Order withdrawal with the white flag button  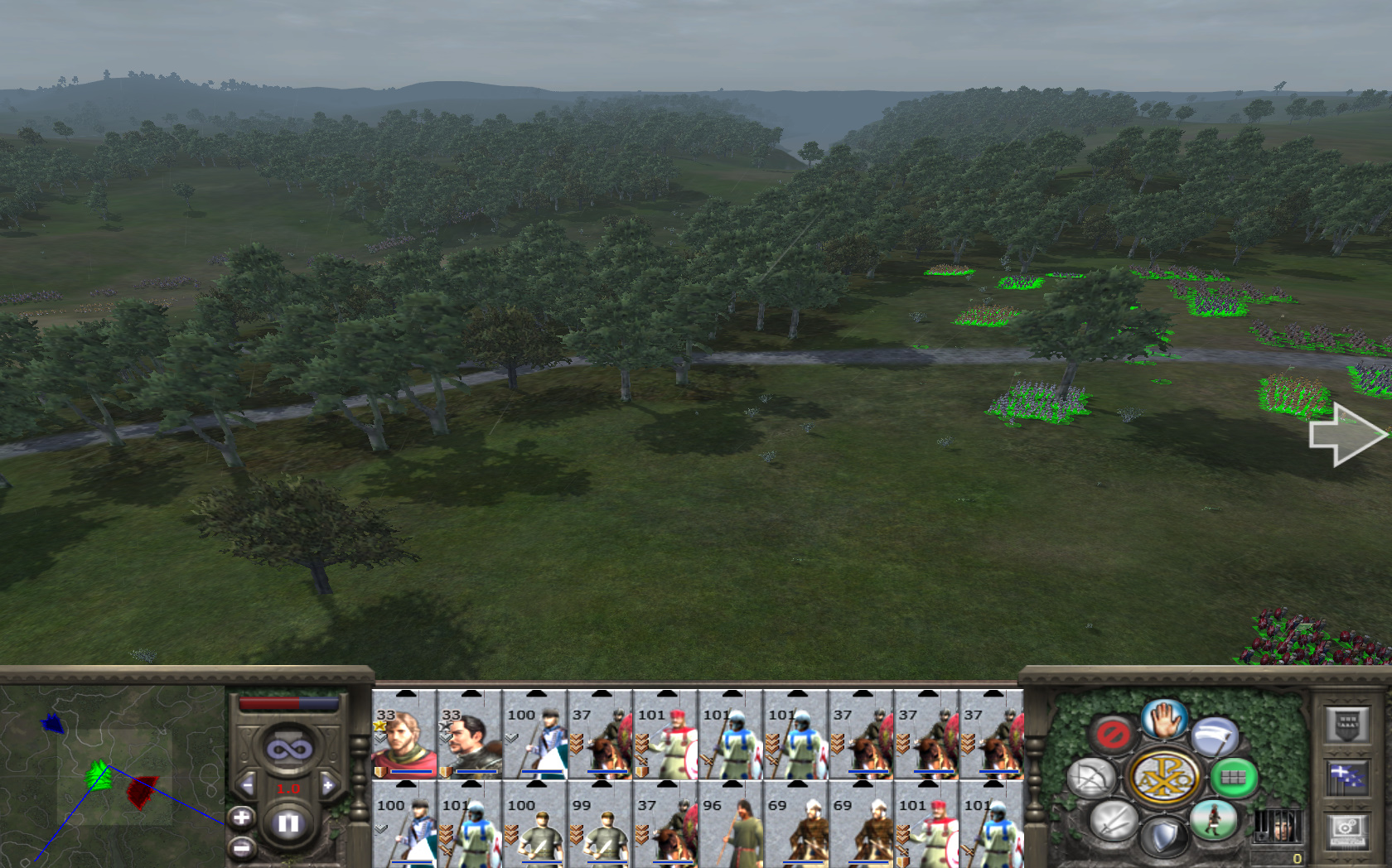(1215, 736)
